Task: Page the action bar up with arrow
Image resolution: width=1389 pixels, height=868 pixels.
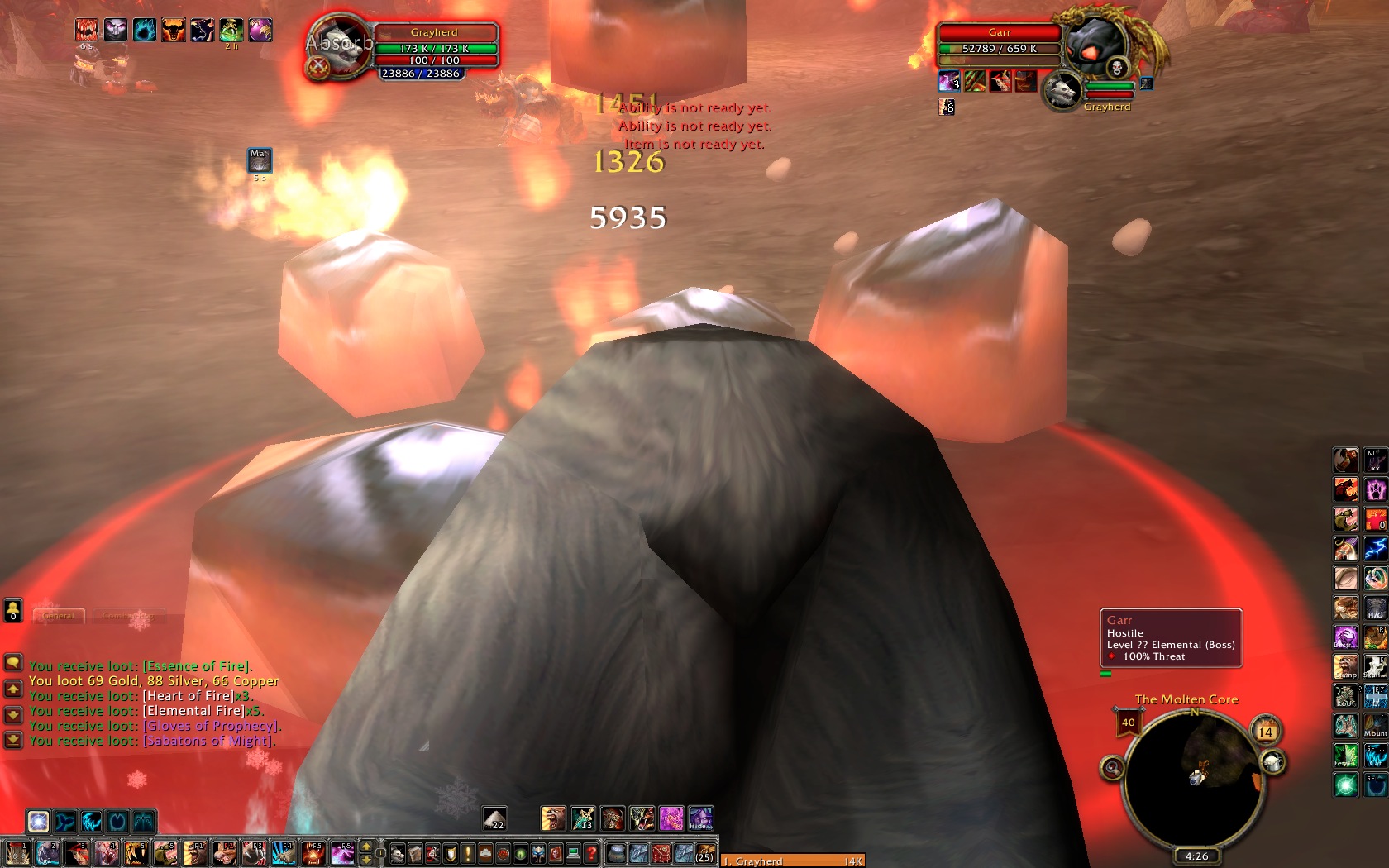Action: tap(367, 847)
